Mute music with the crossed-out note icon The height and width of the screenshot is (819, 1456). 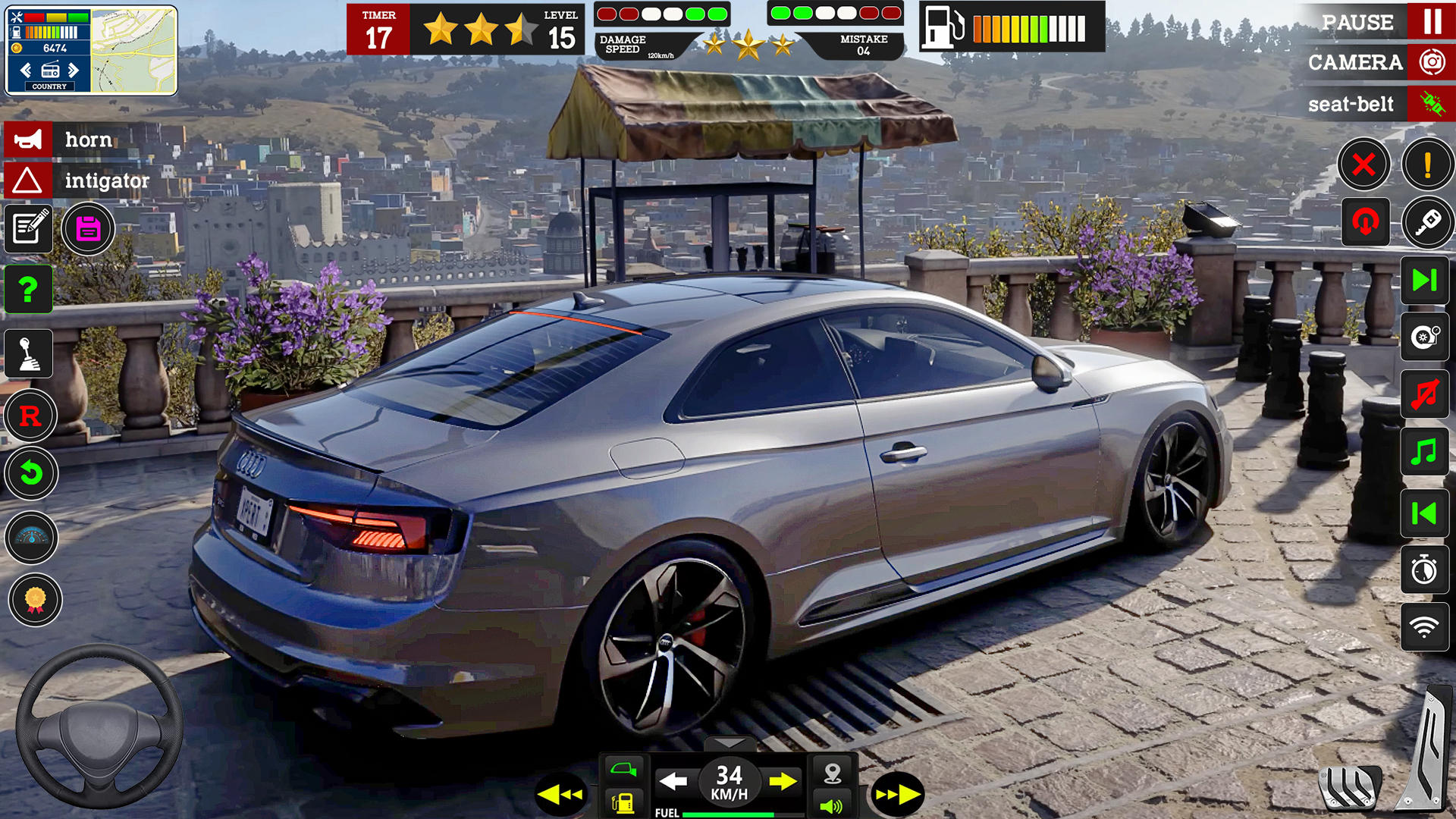pyautogui.click(x=1424, y=394)
